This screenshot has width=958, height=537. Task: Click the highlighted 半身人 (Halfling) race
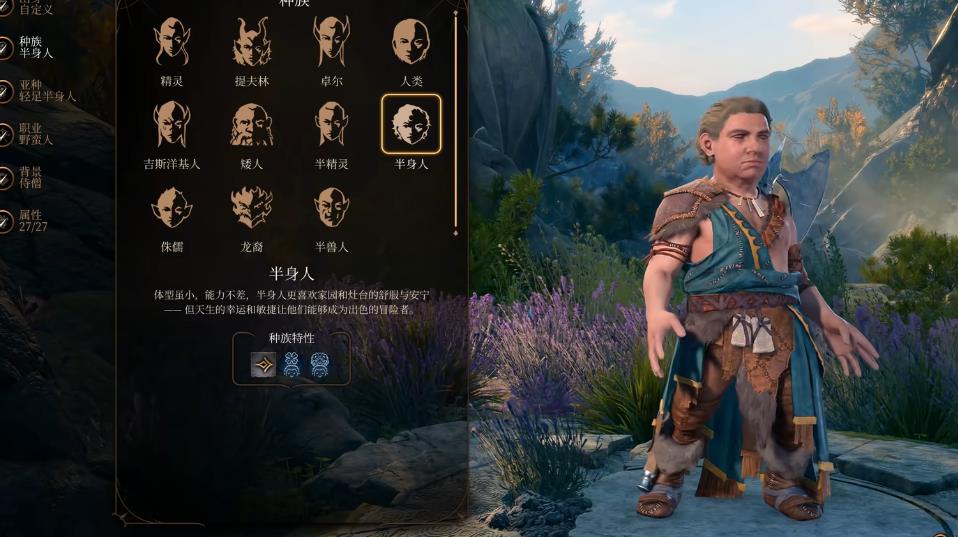(x=411, y=125)
